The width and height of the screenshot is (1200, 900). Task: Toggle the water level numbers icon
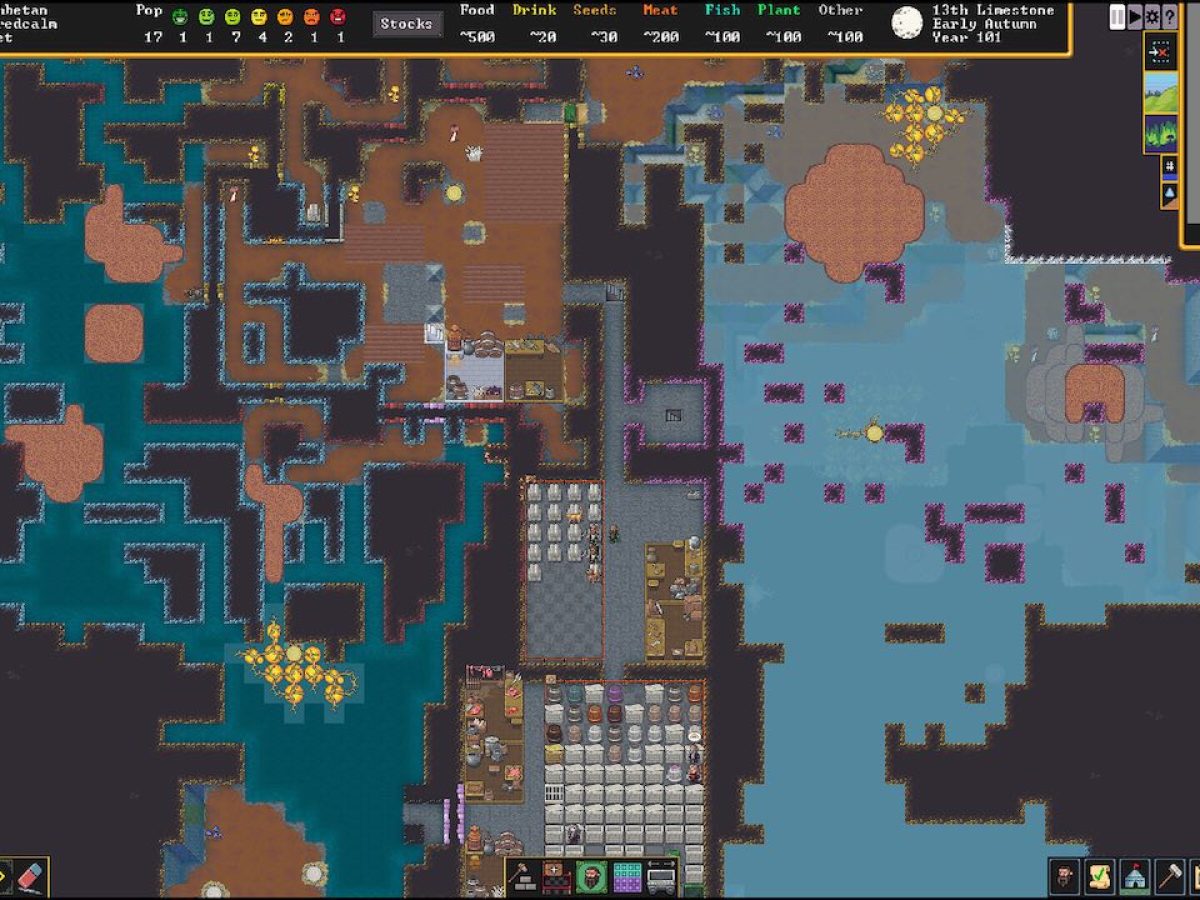(1169, 167)
